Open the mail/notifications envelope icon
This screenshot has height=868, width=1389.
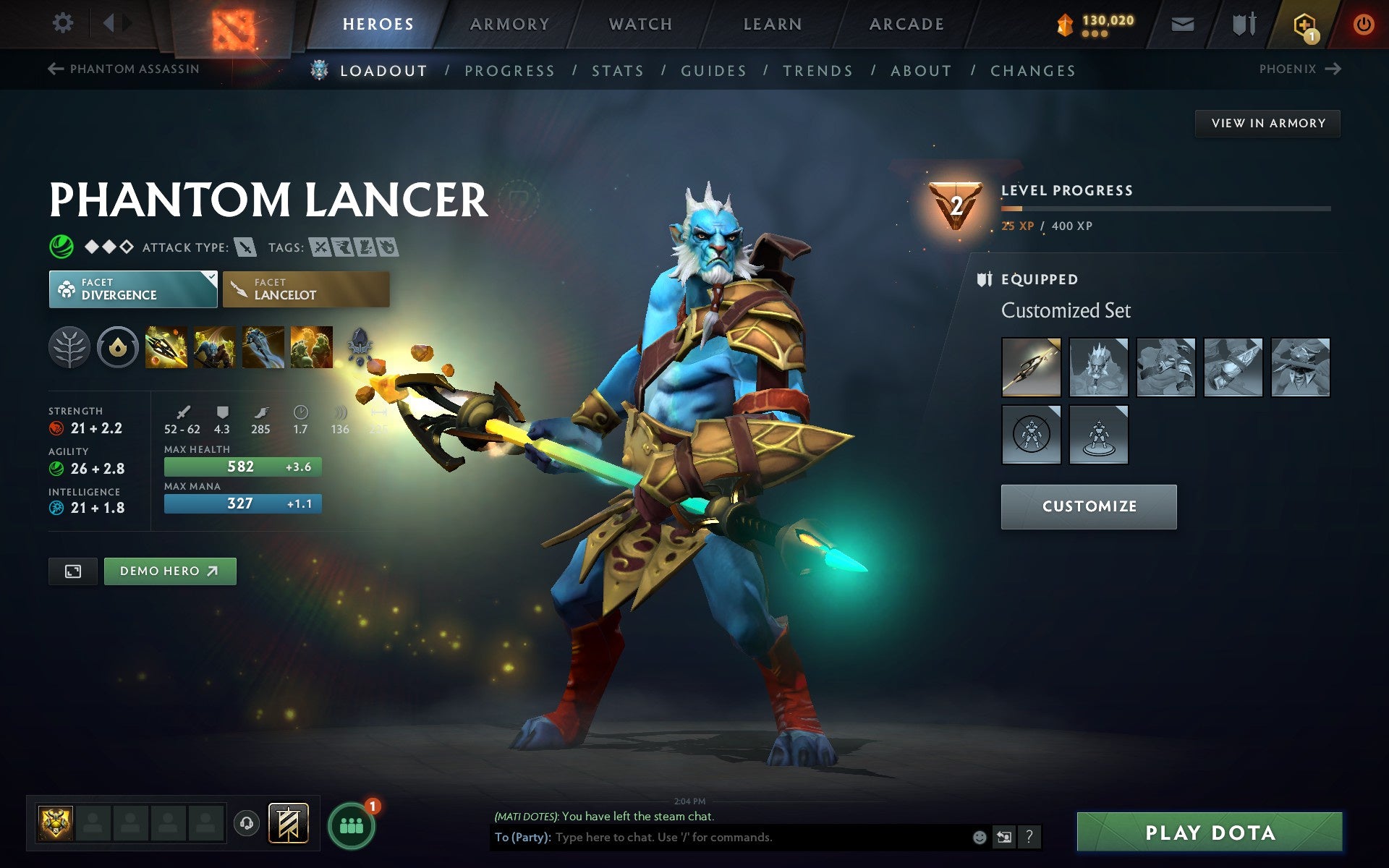1182,23
